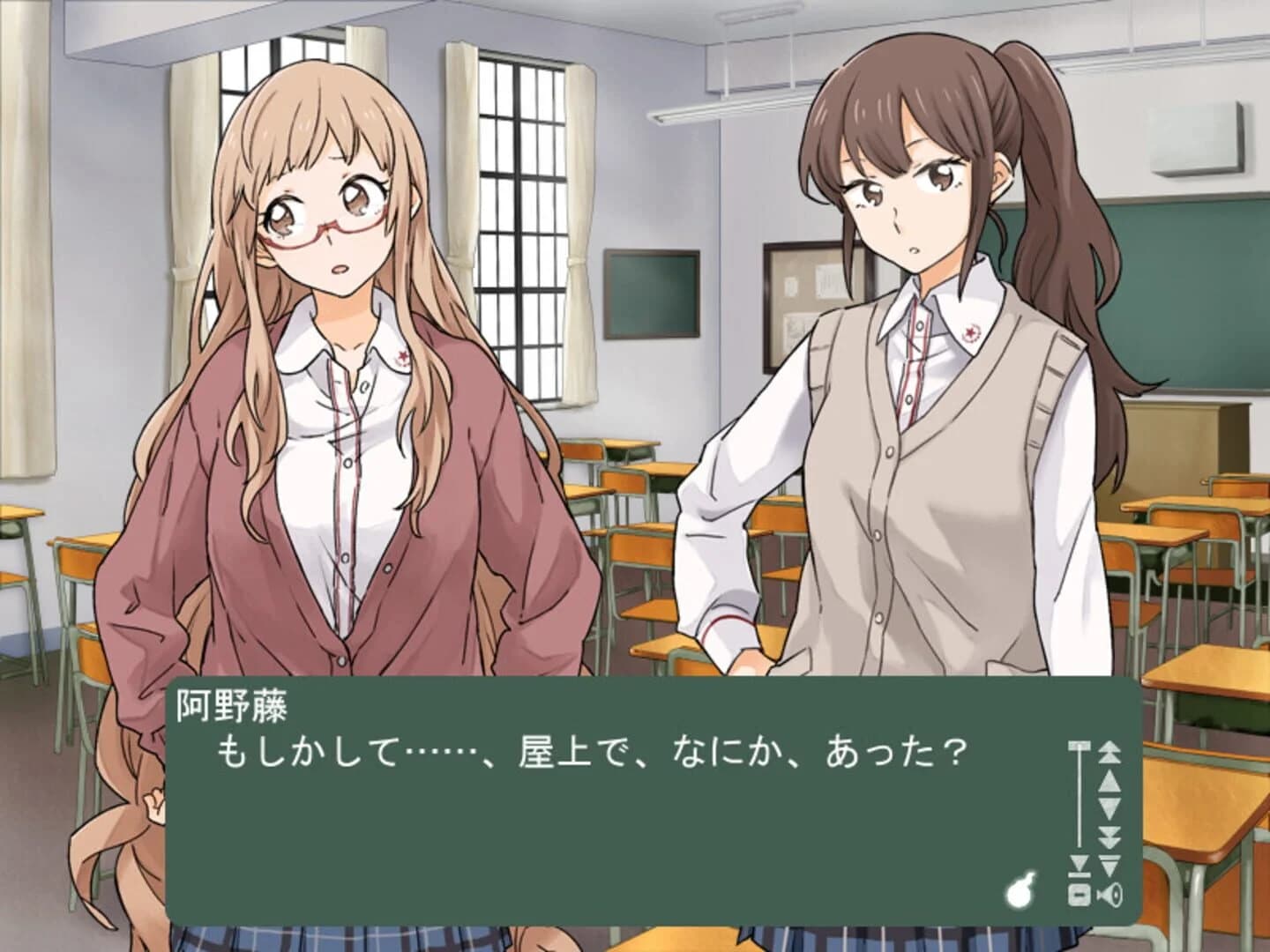Viewport: 1270px width, 952px height.
Task: Click the double-down arrow to page down the log
Action: click(x=1109, y=835)
